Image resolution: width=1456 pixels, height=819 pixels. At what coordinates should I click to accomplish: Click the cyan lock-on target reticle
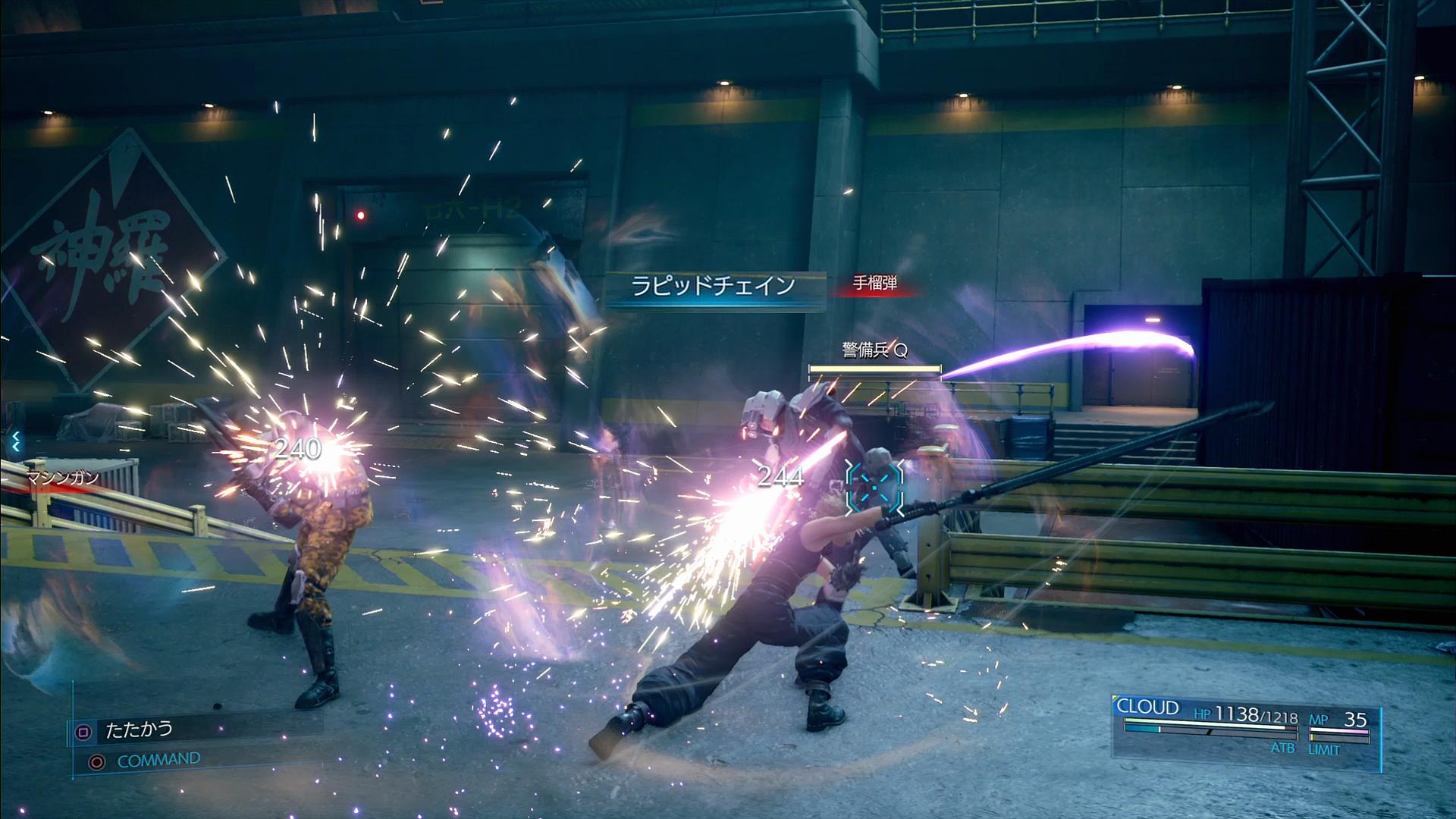(874, 488)
